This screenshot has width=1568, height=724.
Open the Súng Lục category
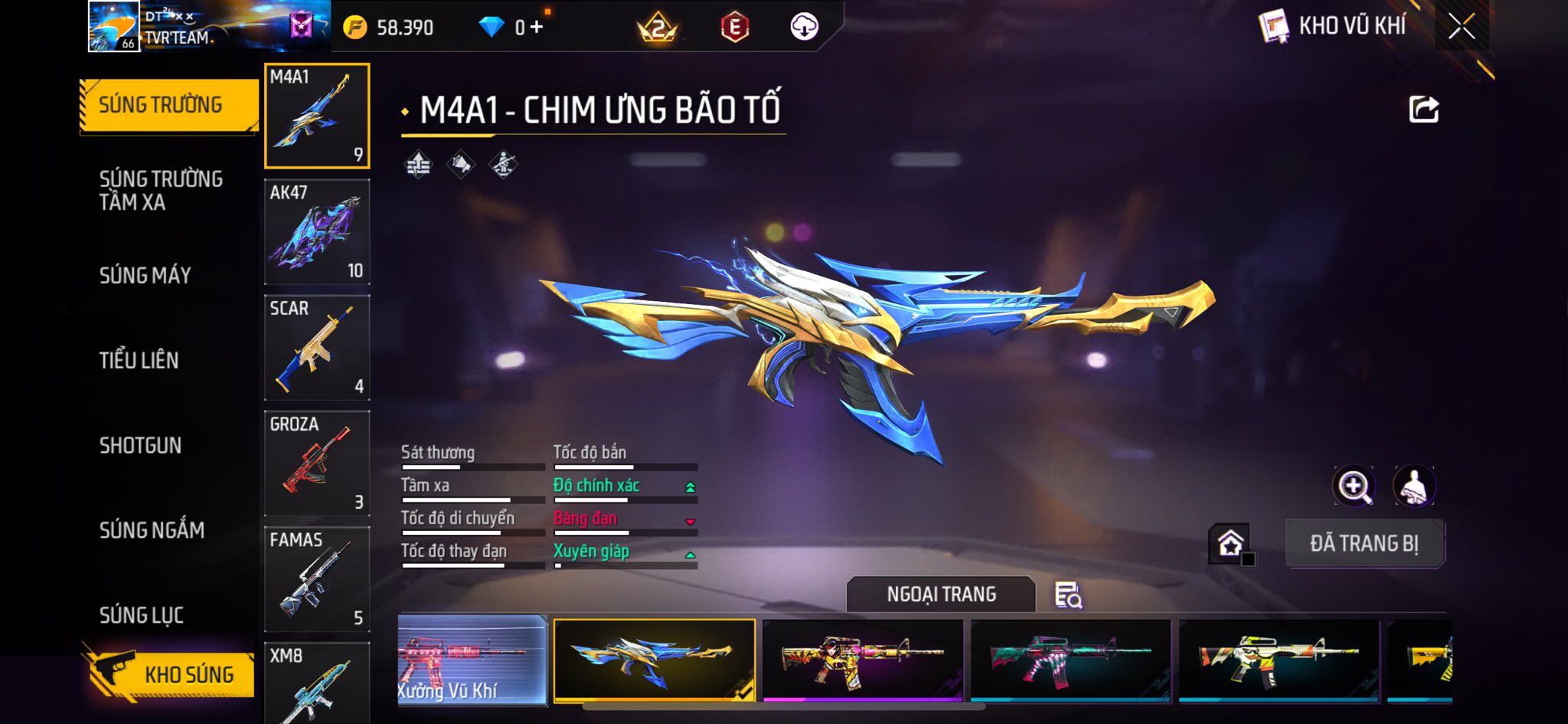[x=142, y=615]
